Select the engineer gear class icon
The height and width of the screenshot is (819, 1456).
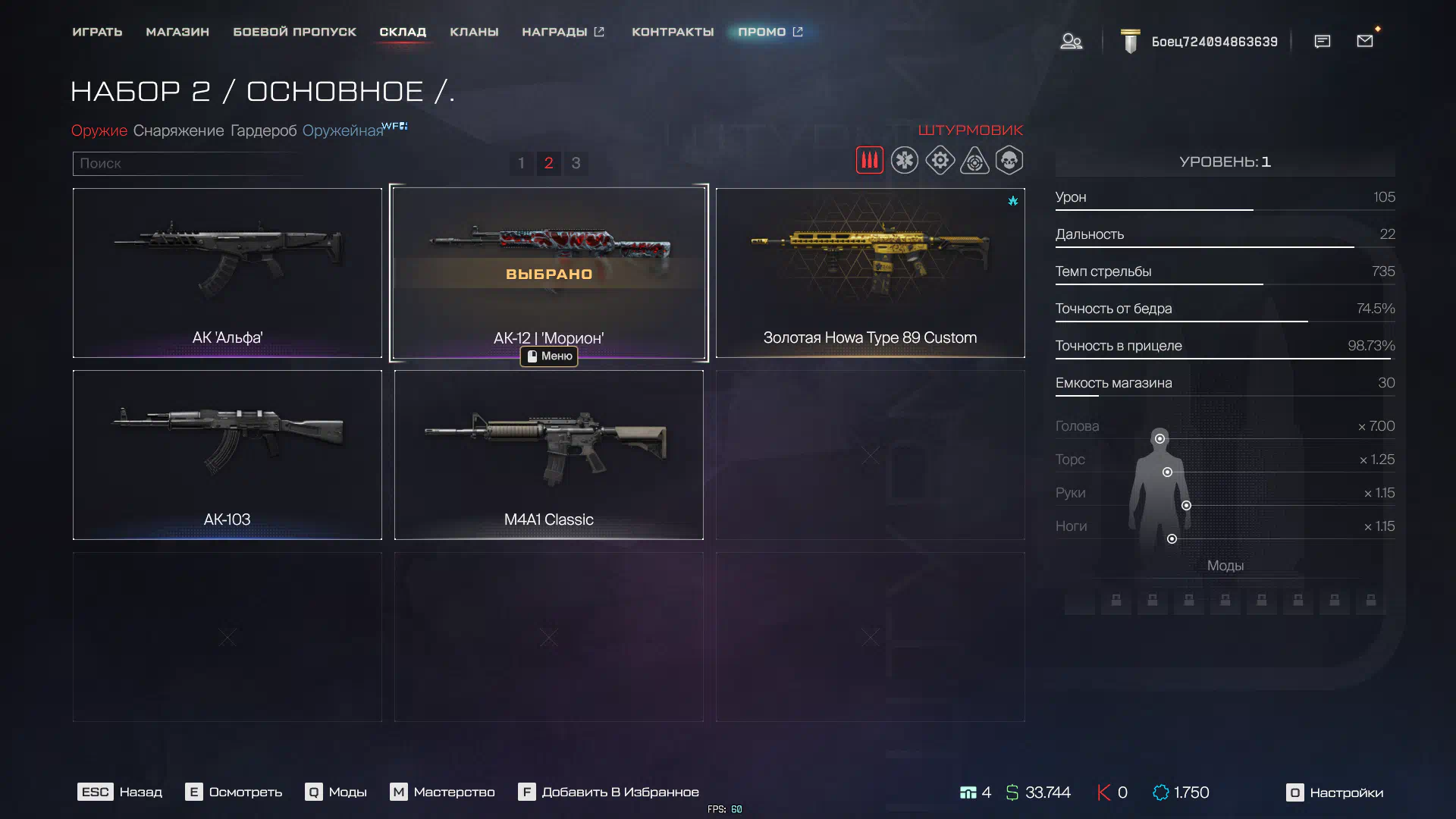pyautogui.click(x=940, y=161)
